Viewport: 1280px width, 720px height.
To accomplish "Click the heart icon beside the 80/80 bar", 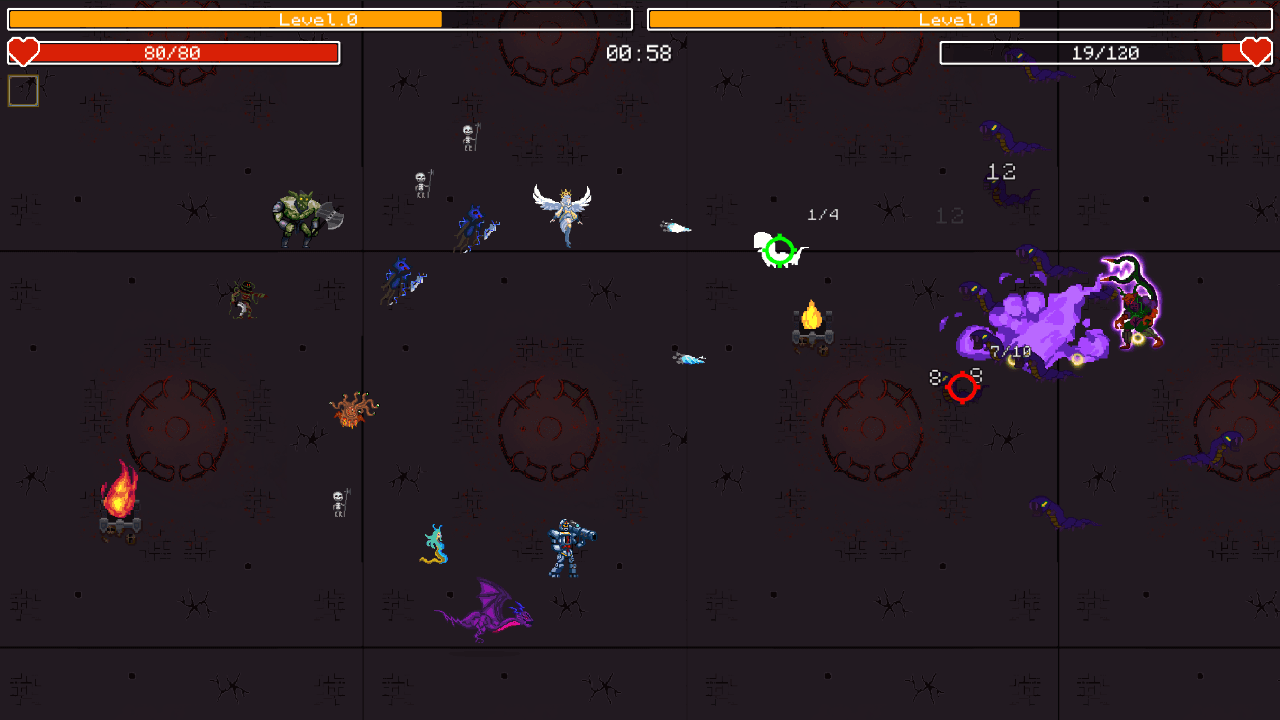I will click(23, 52).
